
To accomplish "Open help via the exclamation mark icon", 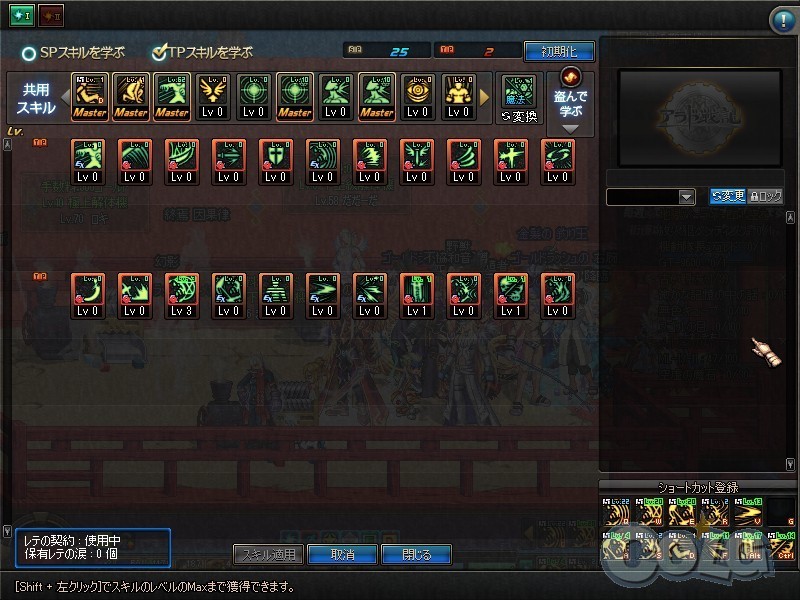I will [x=782, y=20].
